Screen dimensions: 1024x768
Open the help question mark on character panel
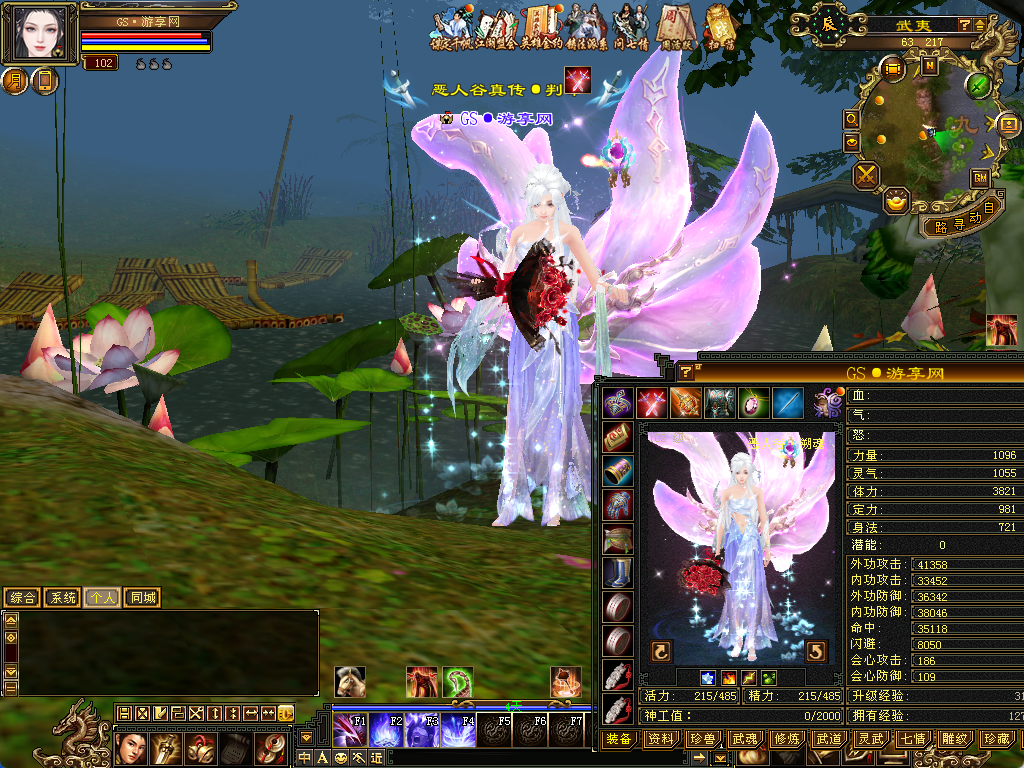686,372
